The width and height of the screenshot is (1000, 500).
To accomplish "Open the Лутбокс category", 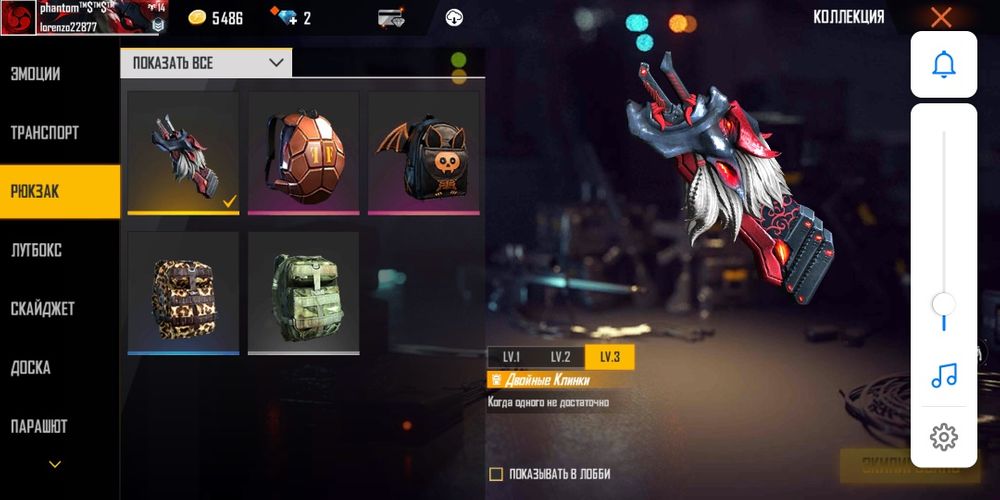I will pos(37,250).
